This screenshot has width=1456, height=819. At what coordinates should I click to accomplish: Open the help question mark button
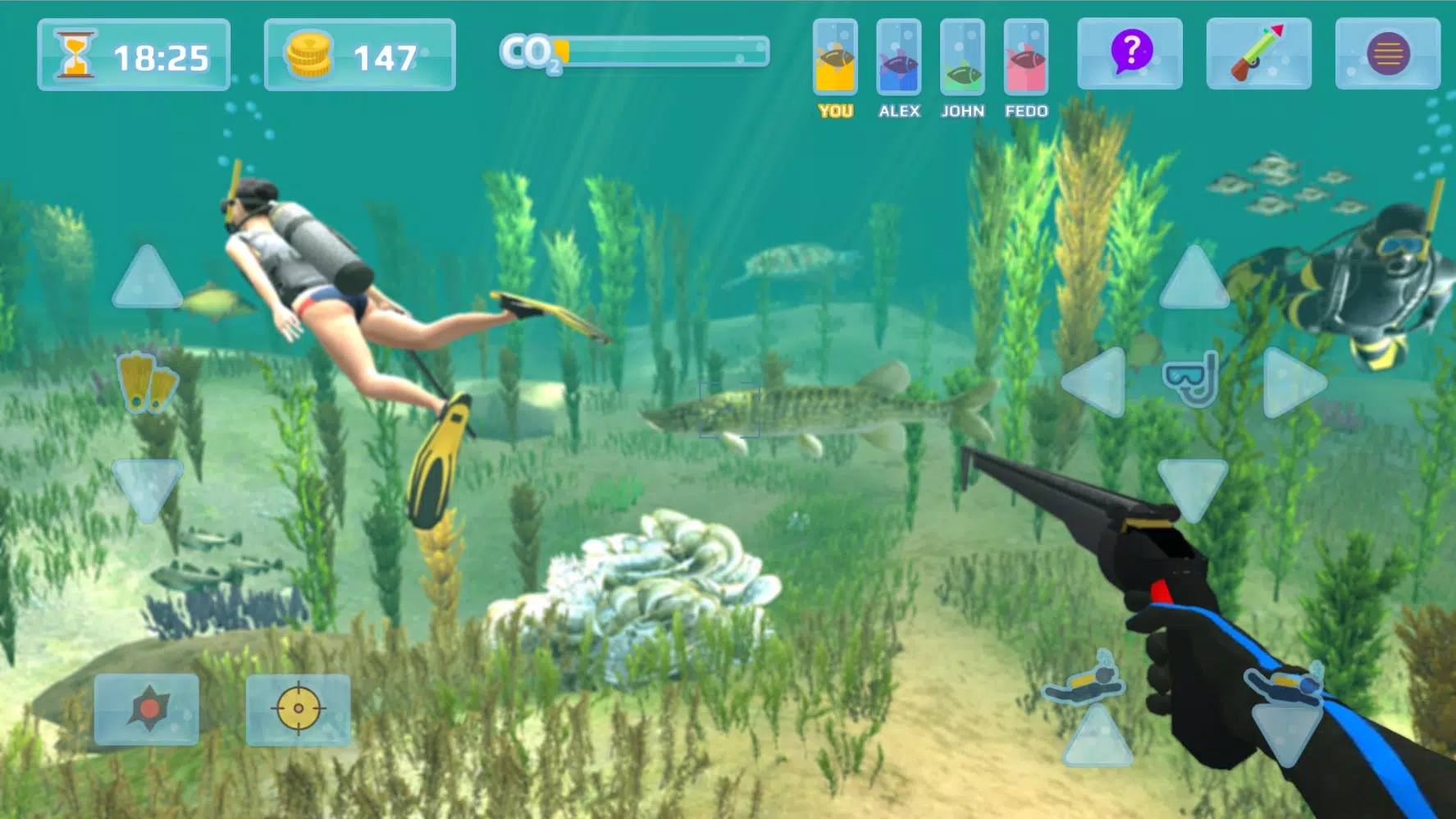tap(1130, 54)
